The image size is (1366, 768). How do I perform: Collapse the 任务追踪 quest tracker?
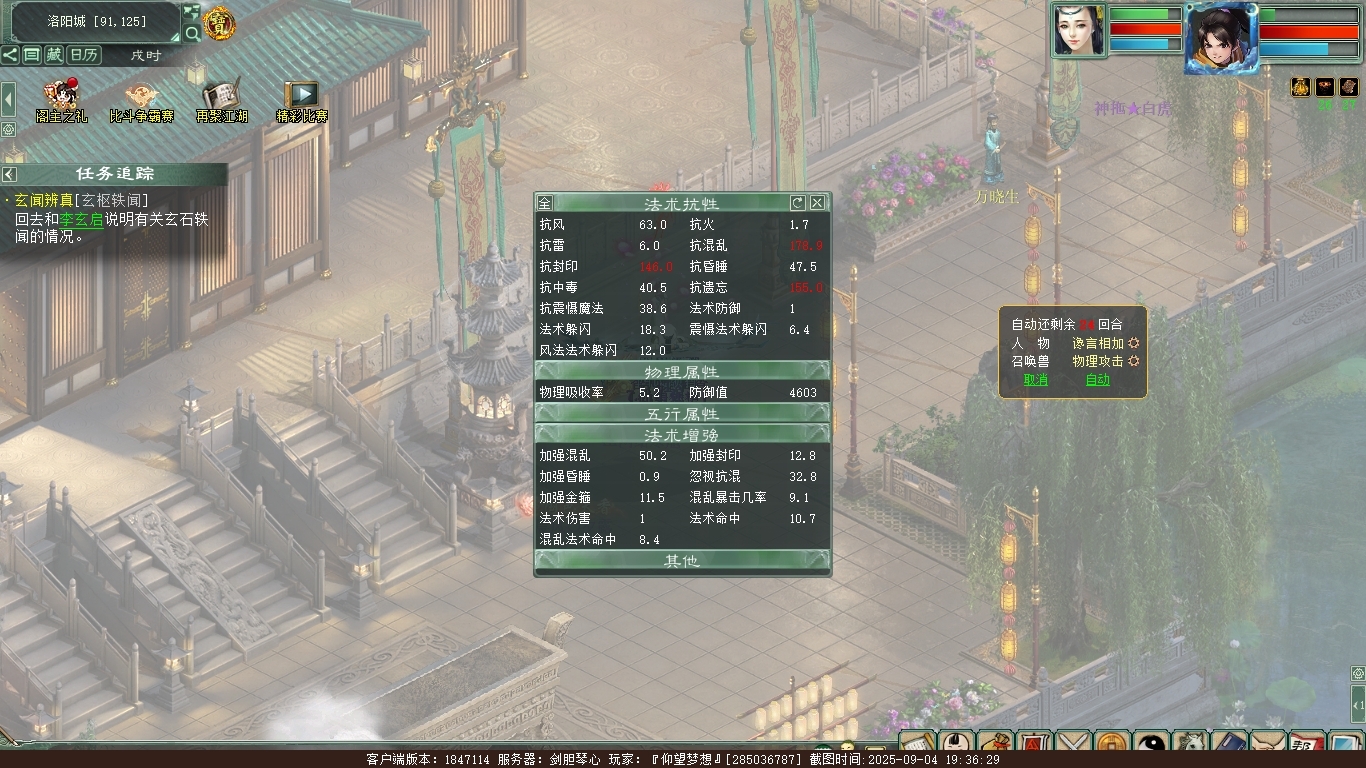[x=10, y=175]
